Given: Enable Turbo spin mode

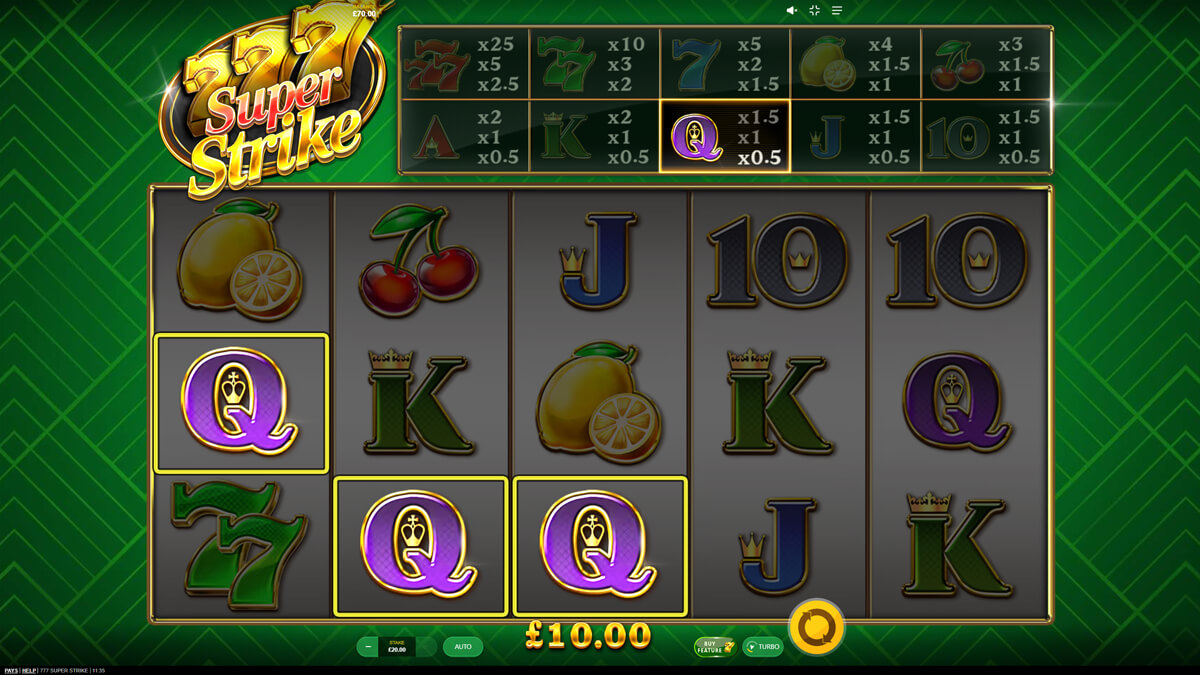Looking at the screenshot, I should click(763, 647).
